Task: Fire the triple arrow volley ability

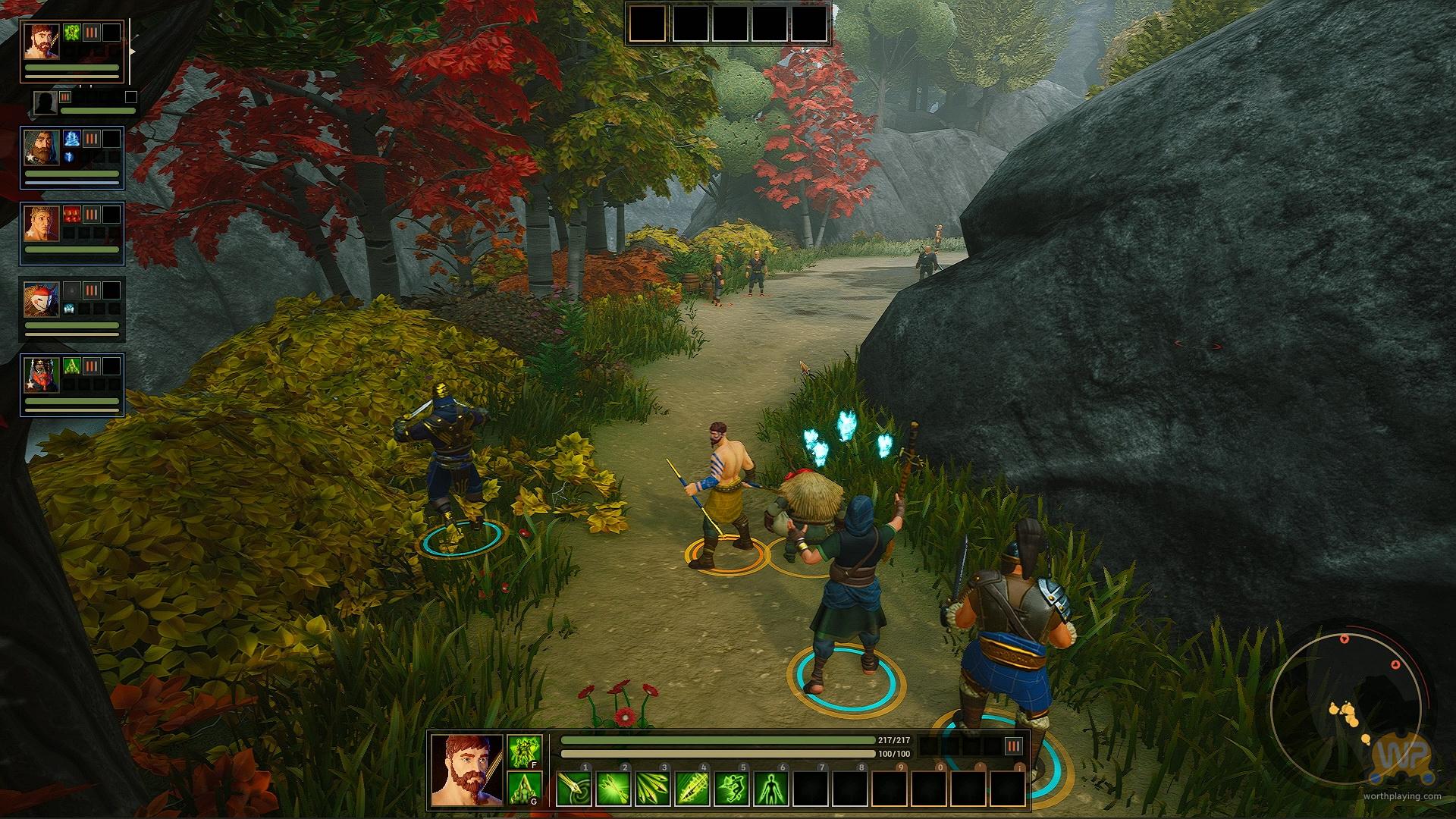Action: click(652, 789)
